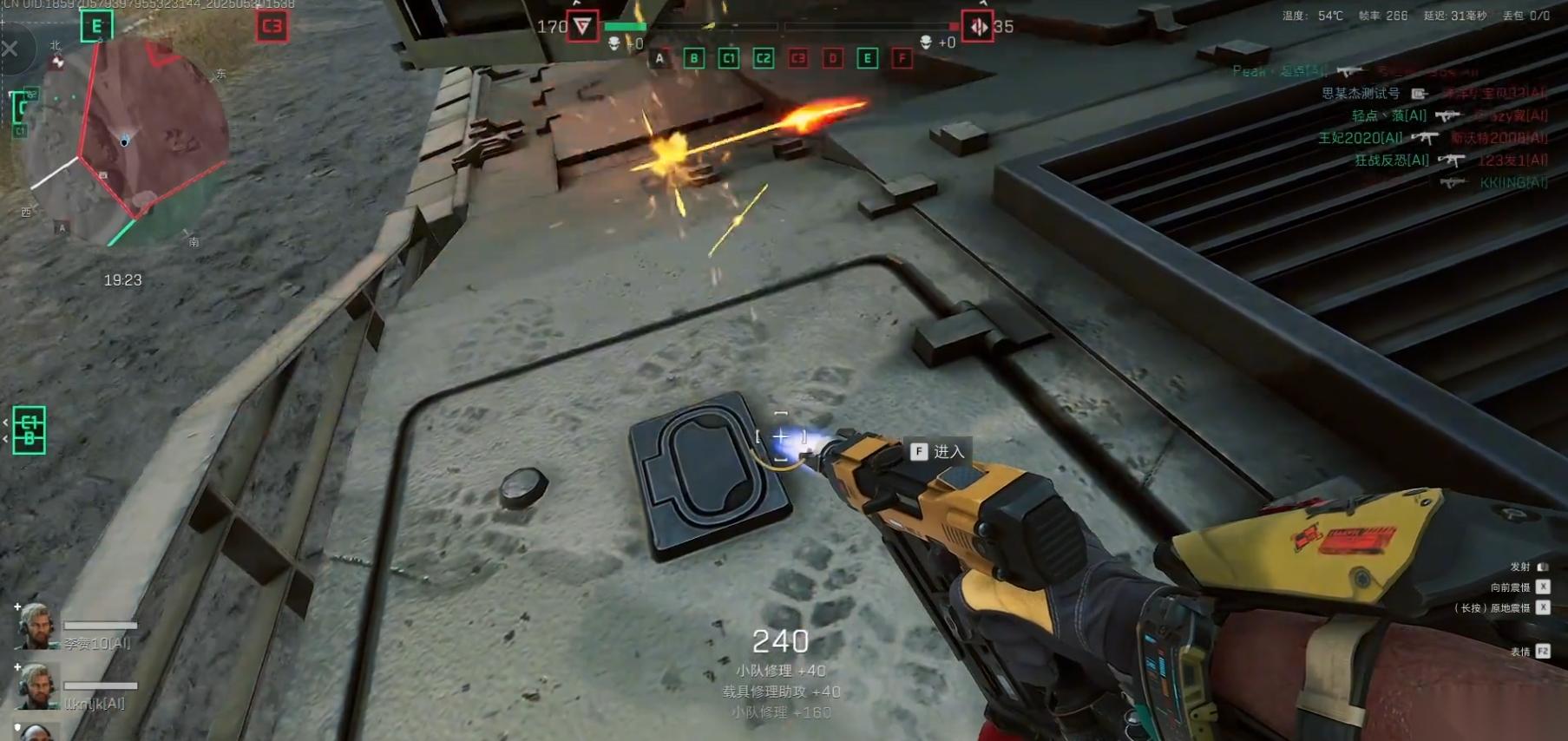Select objective D in the top objective row
This screenshot has width=1568, height=741.
point(833,59)
